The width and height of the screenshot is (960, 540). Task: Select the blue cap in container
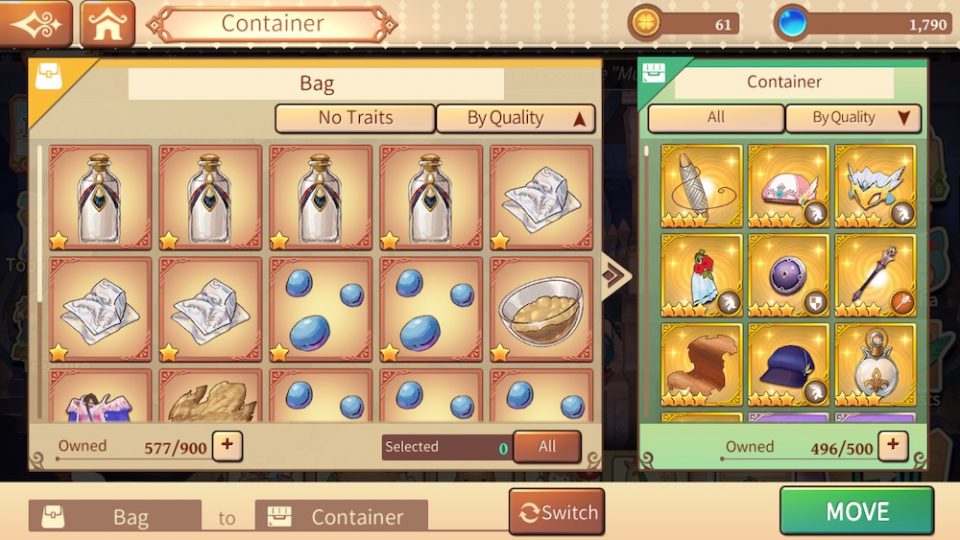click(x=788, y=364)
